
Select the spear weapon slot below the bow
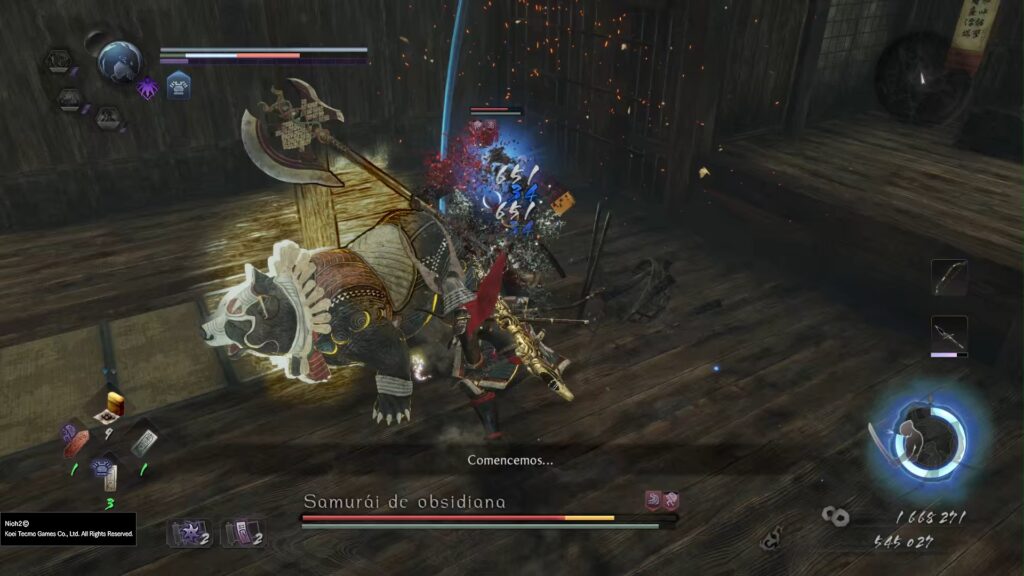tap(949, 334)
